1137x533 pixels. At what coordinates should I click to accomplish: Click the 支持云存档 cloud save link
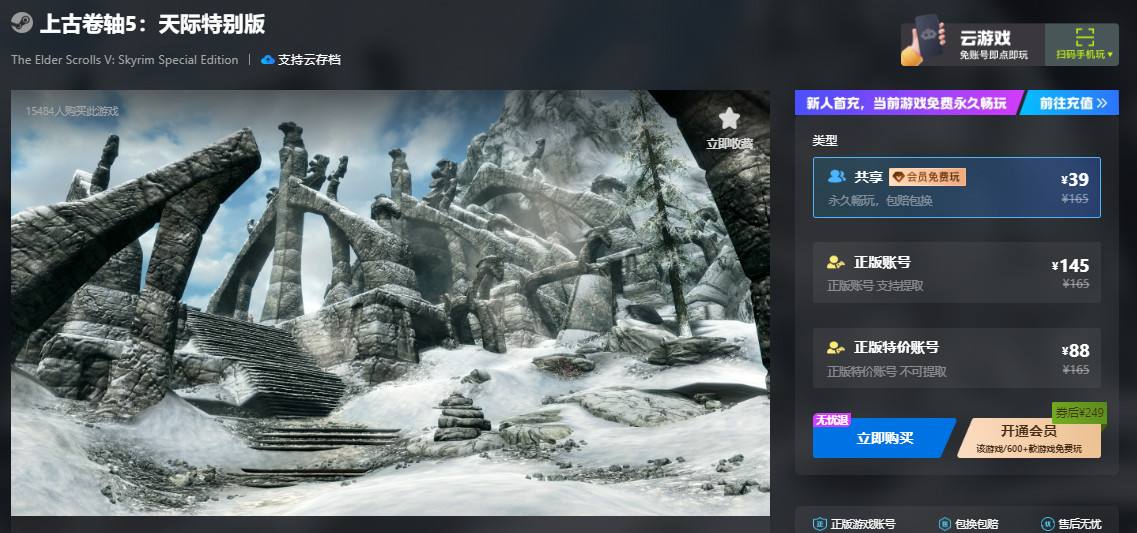301,60
